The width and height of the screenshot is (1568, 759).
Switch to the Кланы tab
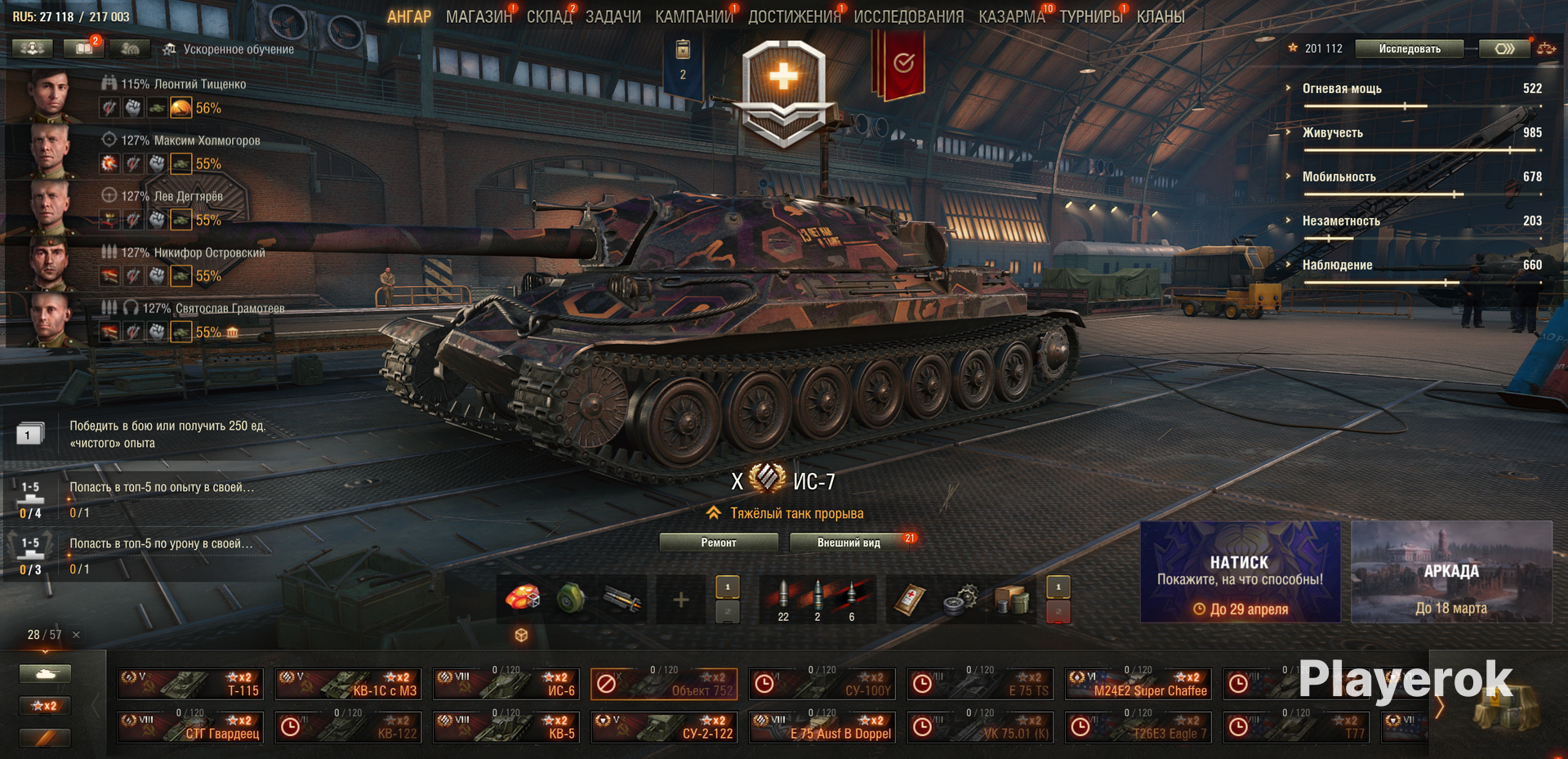(1160, 16)
